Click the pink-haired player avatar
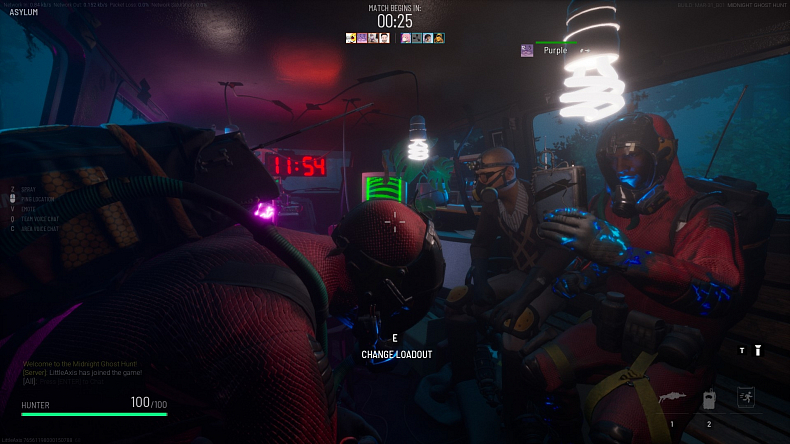790x444 pixels. (x=406, y=38)
